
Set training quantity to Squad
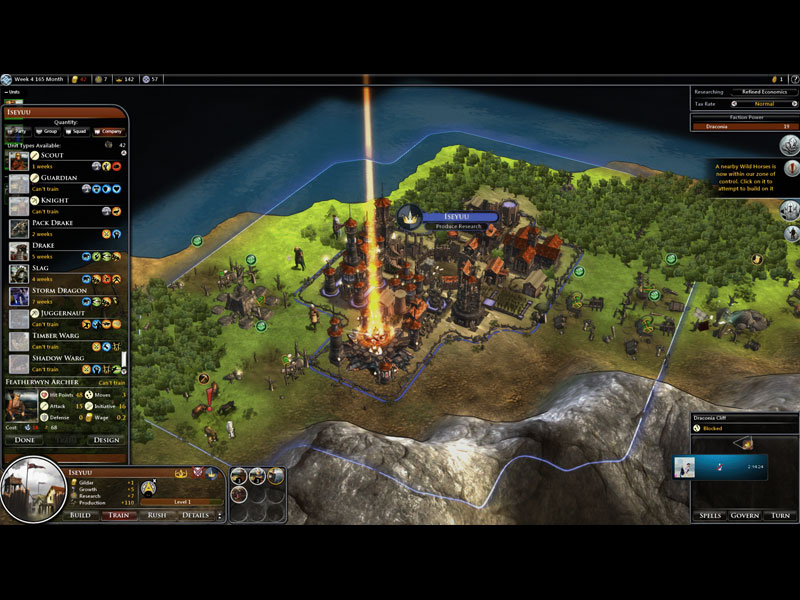click(x=76, y=131)
